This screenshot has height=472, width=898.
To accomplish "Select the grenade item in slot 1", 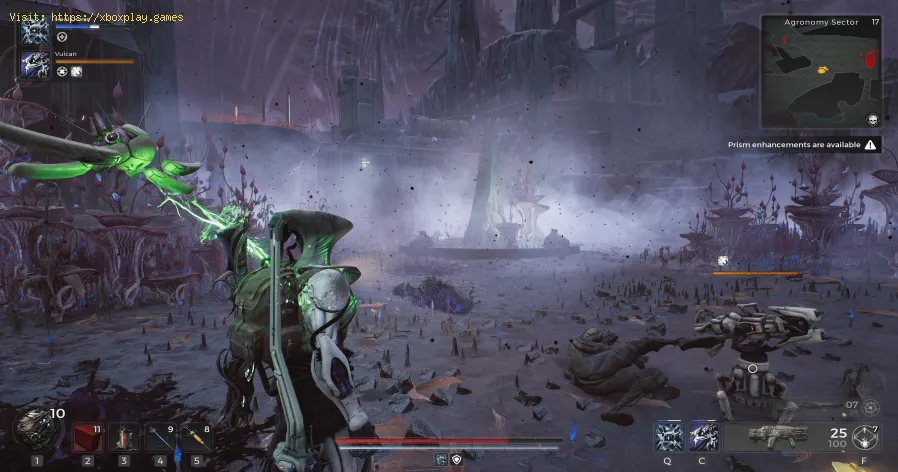I will (33, 428).
